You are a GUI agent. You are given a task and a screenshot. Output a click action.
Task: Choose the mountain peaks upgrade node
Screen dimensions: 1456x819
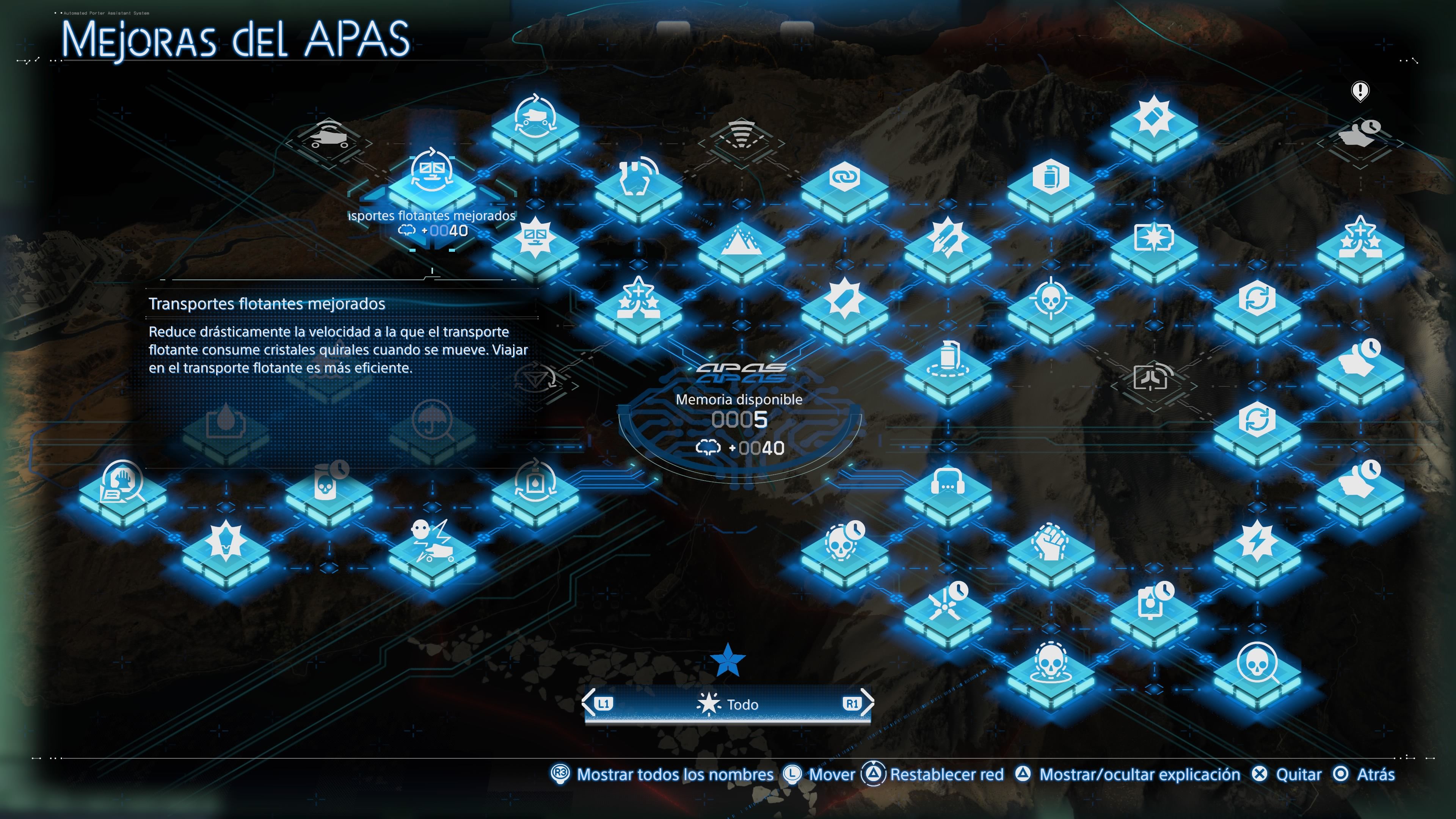point(741,249)
